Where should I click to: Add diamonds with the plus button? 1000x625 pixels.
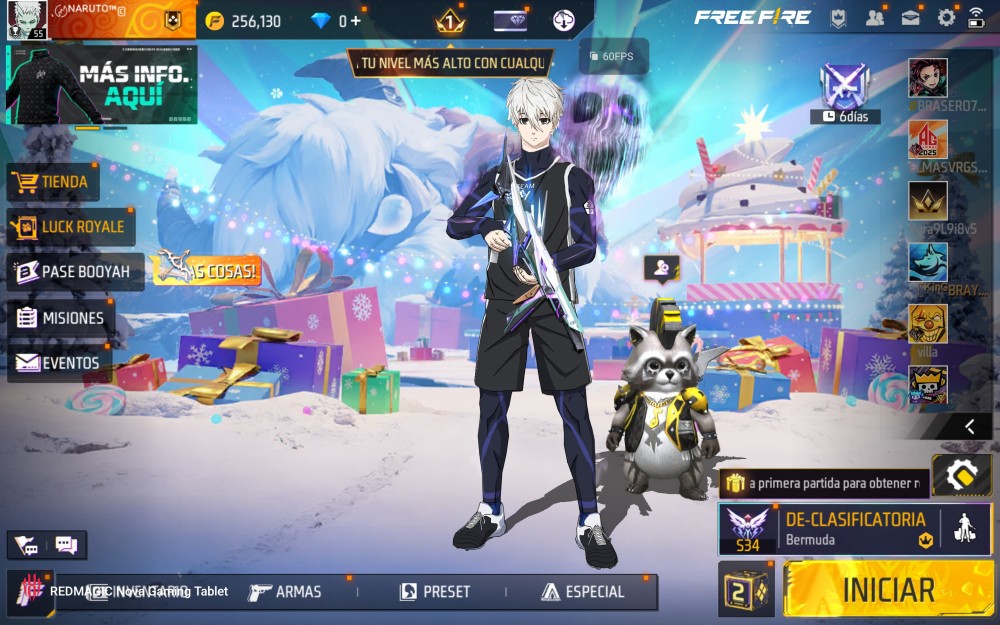coord(356,20)
